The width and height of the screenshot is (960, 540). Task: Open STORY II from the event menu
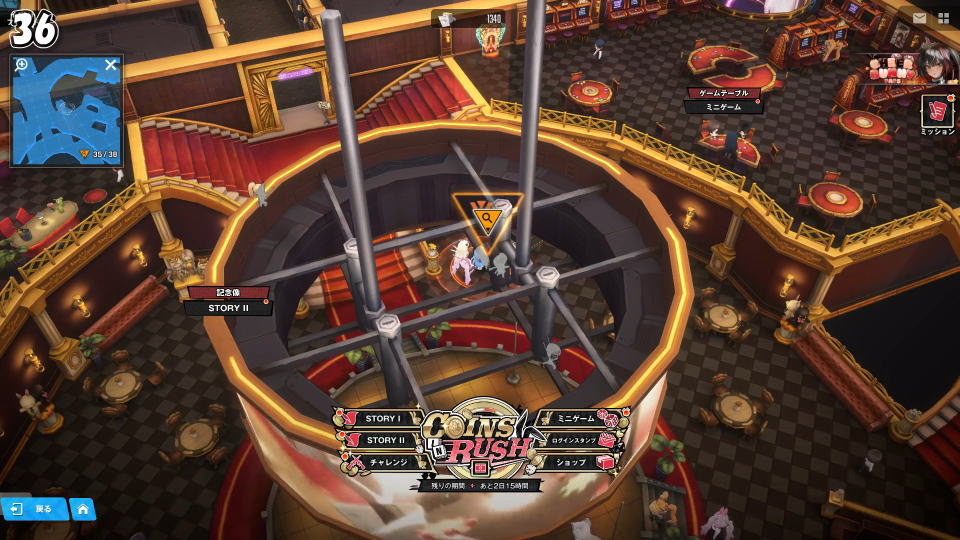[x=382, y=440]
